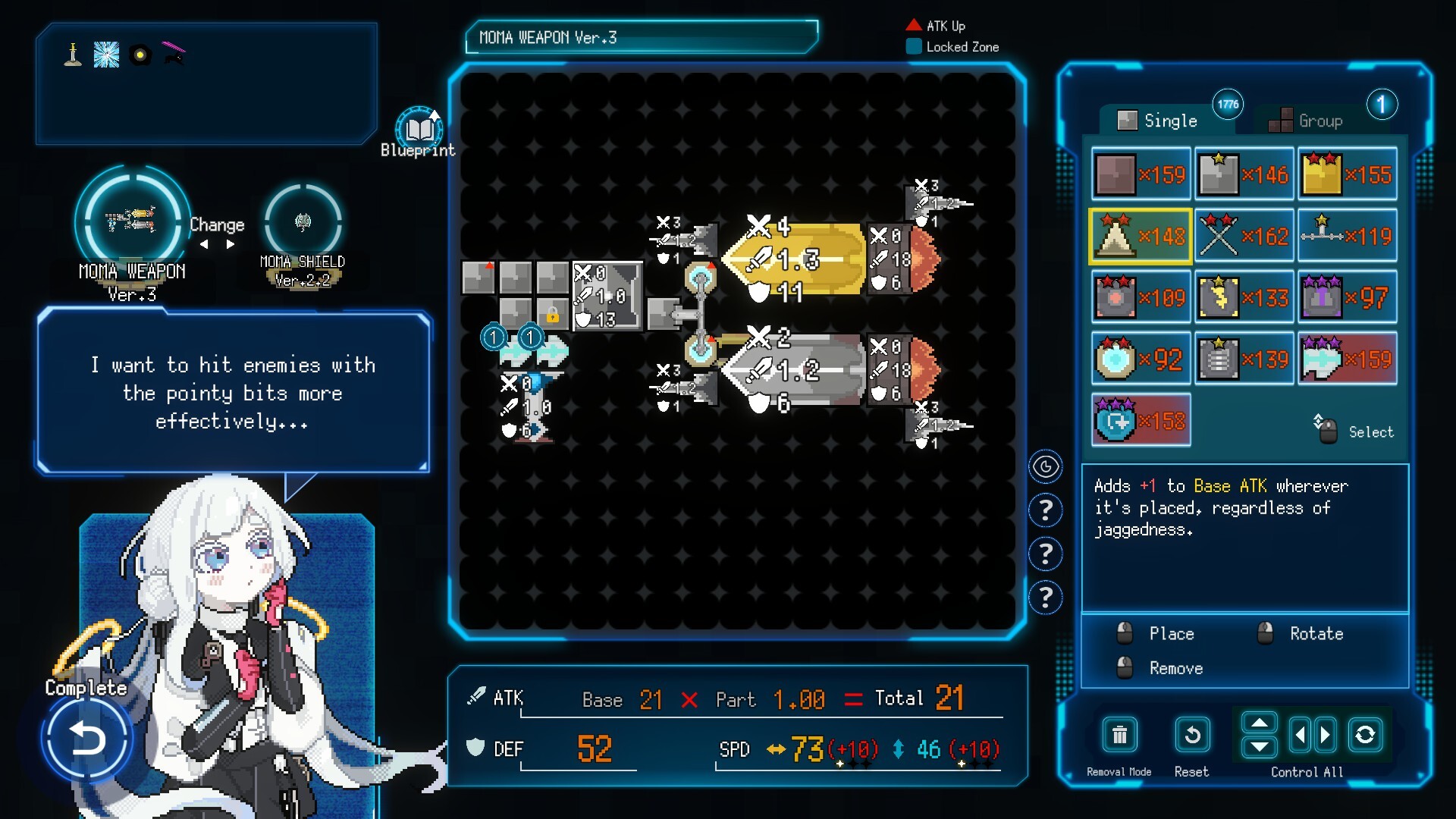
Task: Select the plain brown block x159
Action: pyautogui.click(x=1140, y=175)
